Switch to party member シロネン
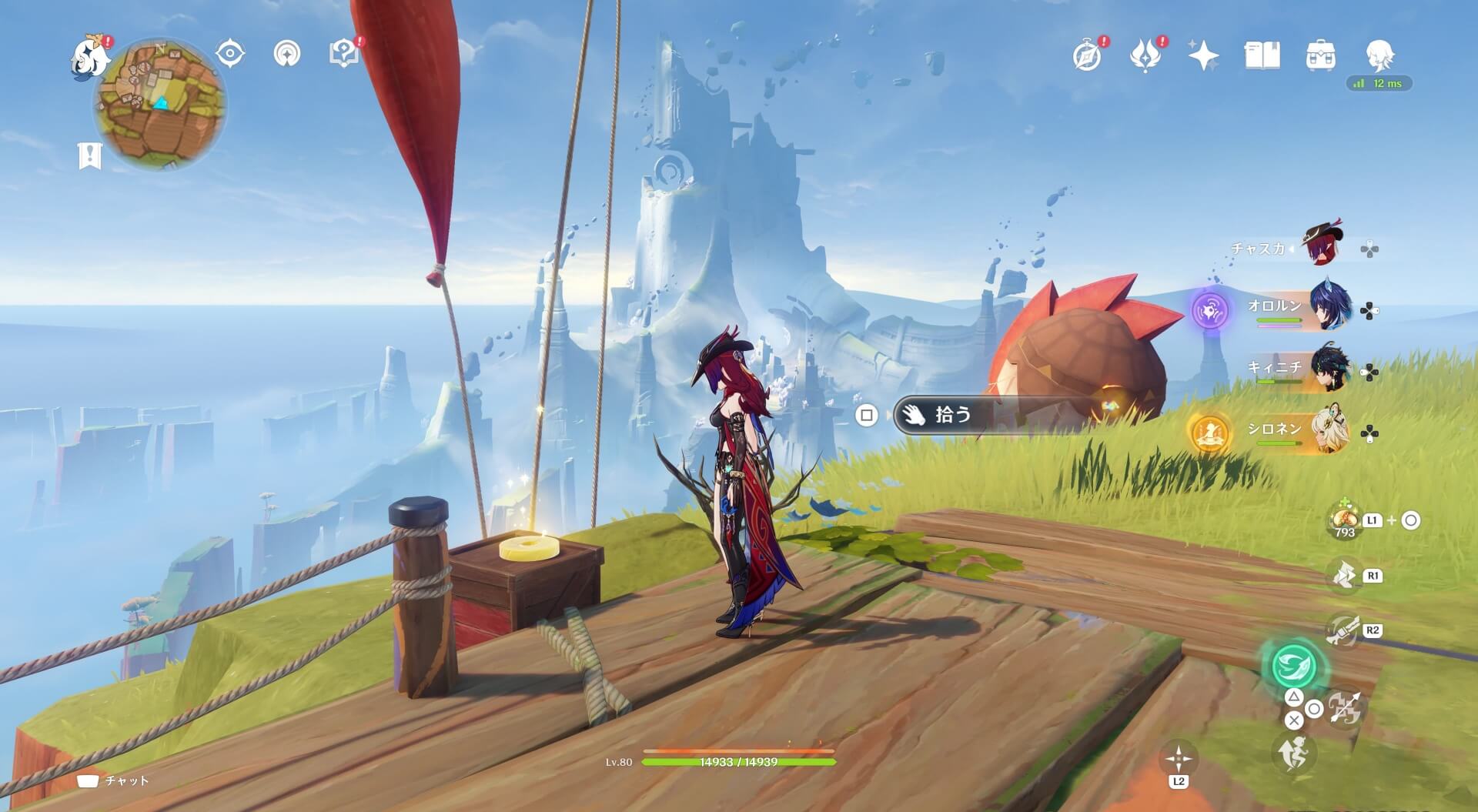Screen dimensions: 1478x812 coord(1329,431)
